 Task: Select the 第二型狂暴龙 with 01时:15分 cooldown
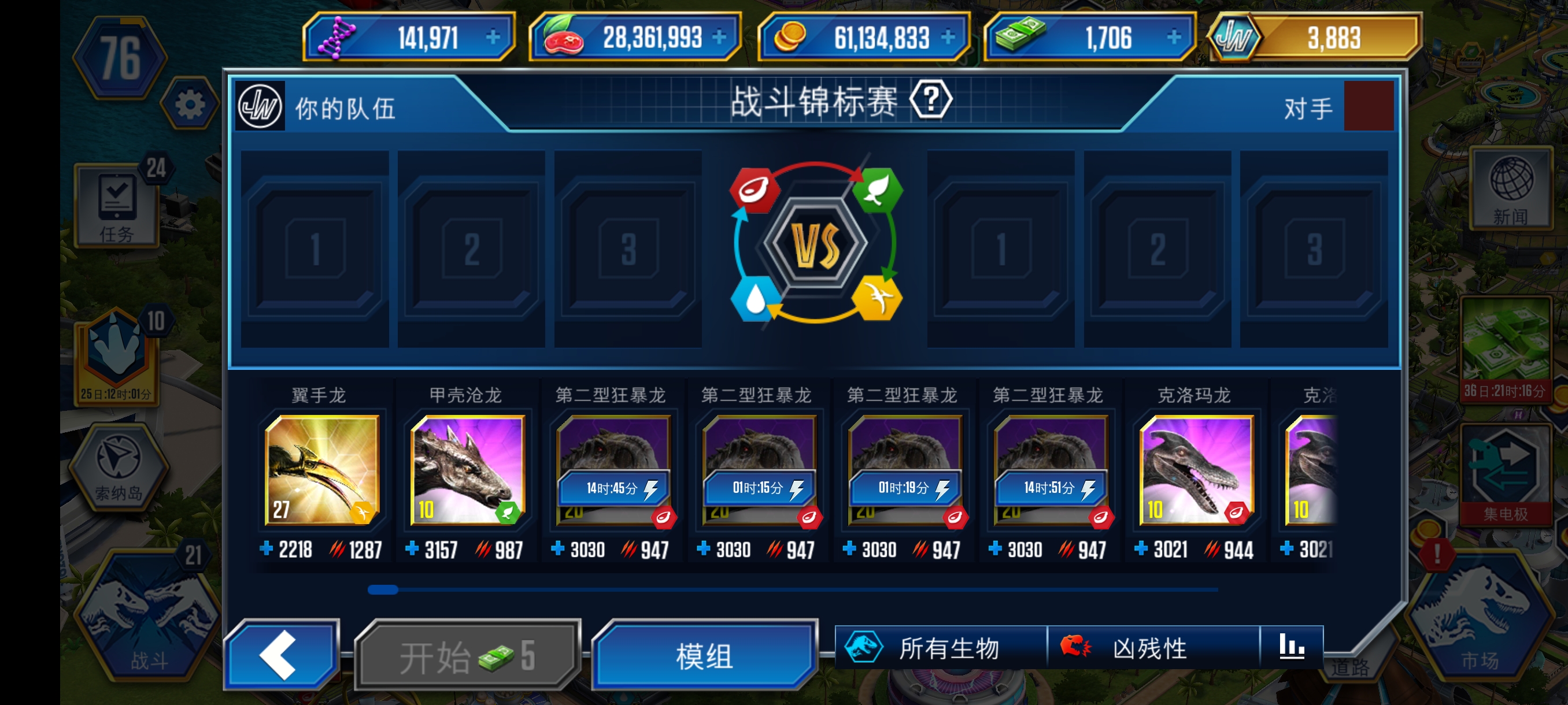click(759, 470)
